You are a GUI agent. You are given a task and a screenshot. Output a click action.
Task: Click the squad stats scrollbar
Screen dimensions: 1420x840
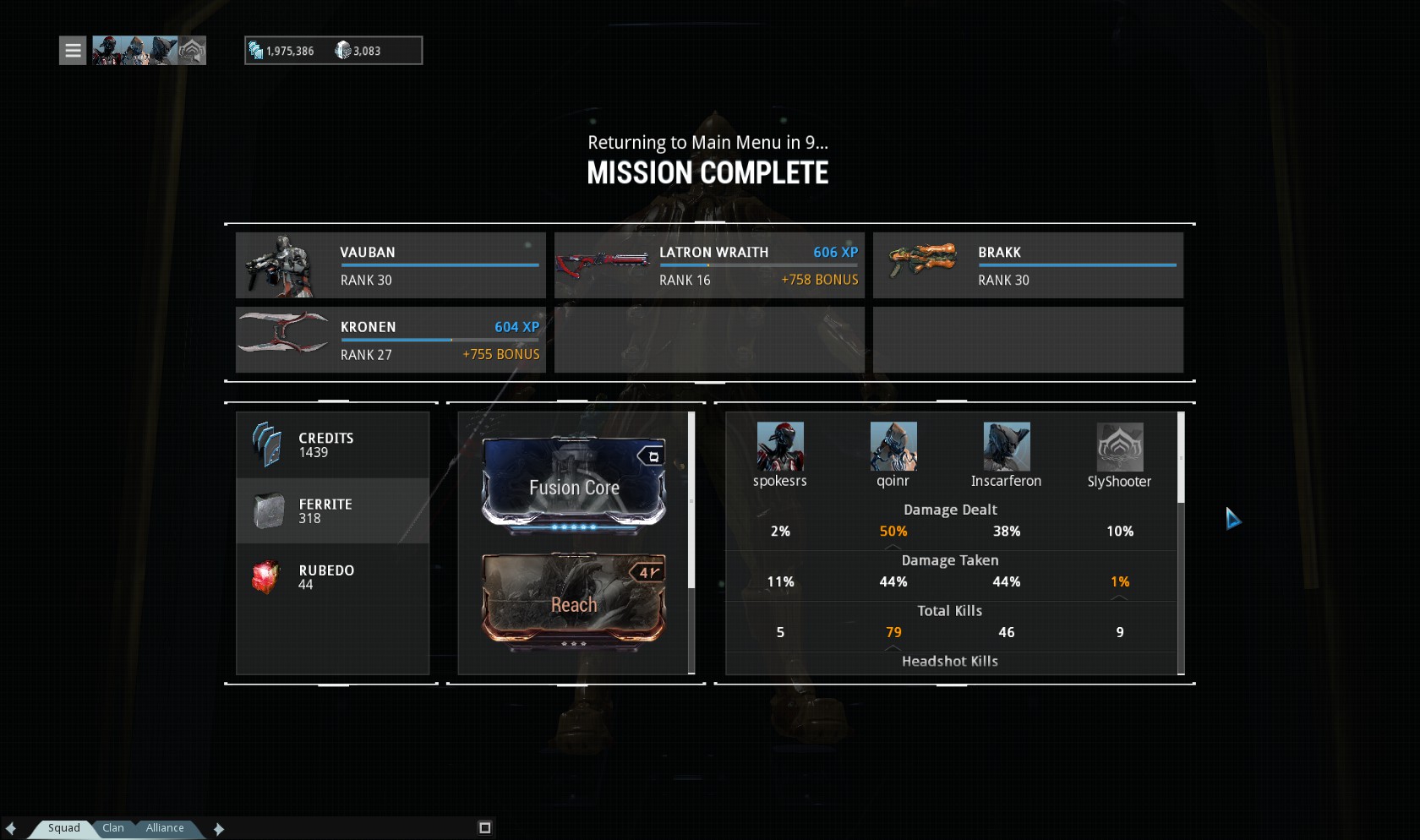1181,457
